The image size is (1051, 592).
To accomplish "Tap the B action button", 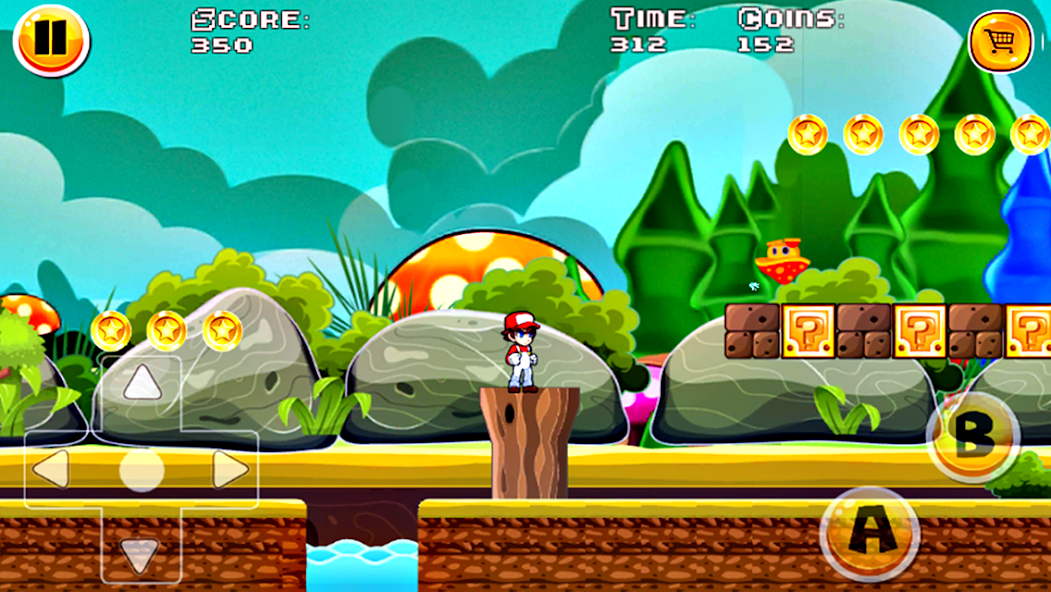I will (973, 436).
